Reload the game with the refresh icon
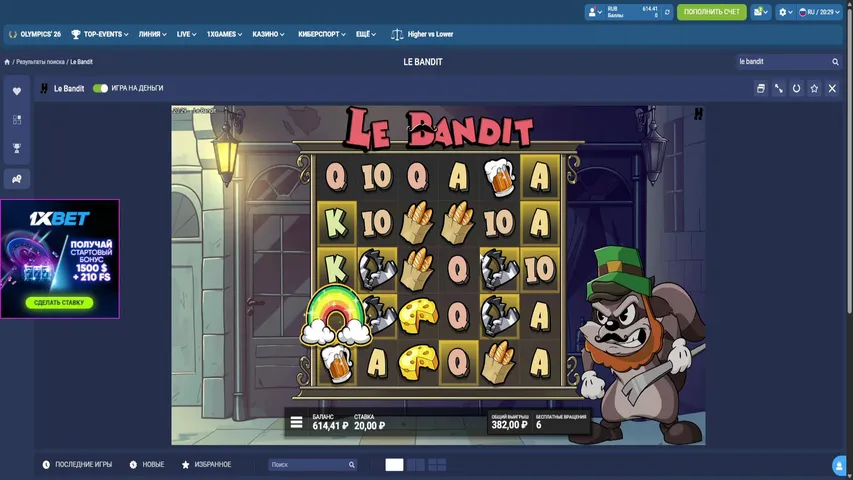853x480 pixels. click(x=797, y=88)
